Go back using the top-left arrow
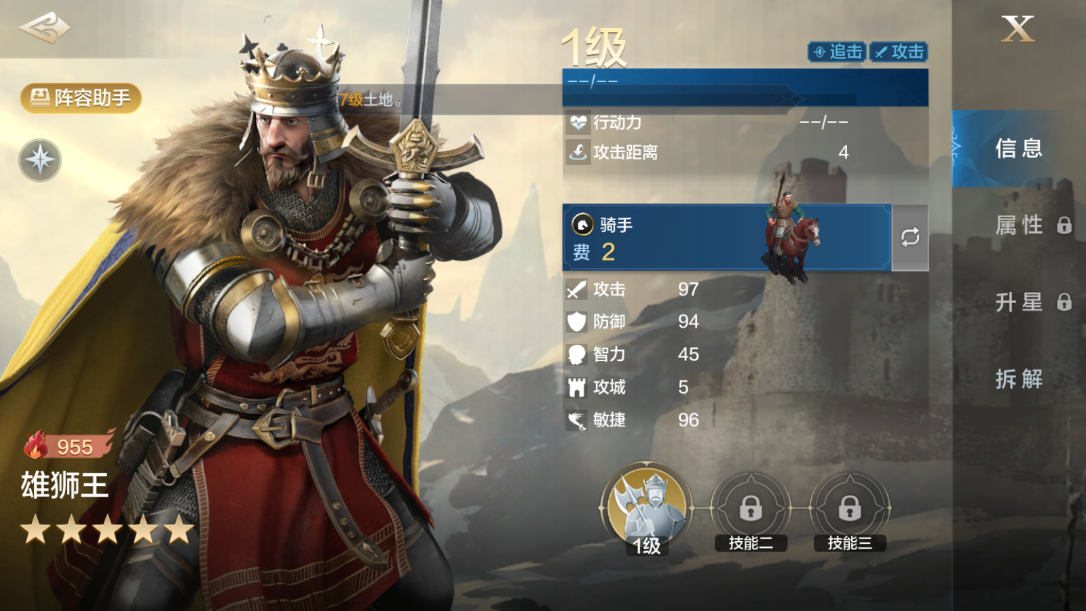The height and width of the screenshot is (611, 1086). (x=44, y=27)
